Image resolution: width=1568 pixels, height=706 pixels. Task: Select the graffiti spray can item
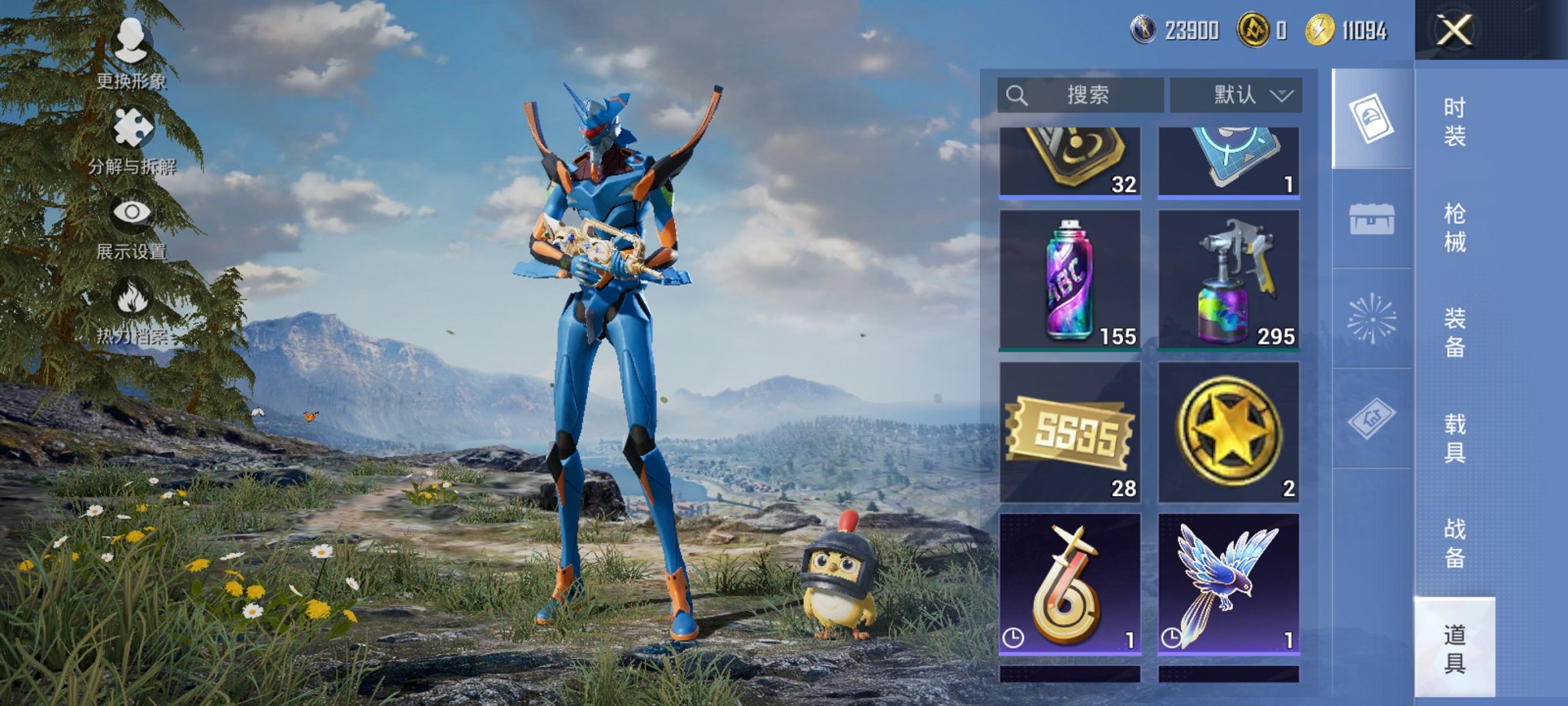[1070, 281]
